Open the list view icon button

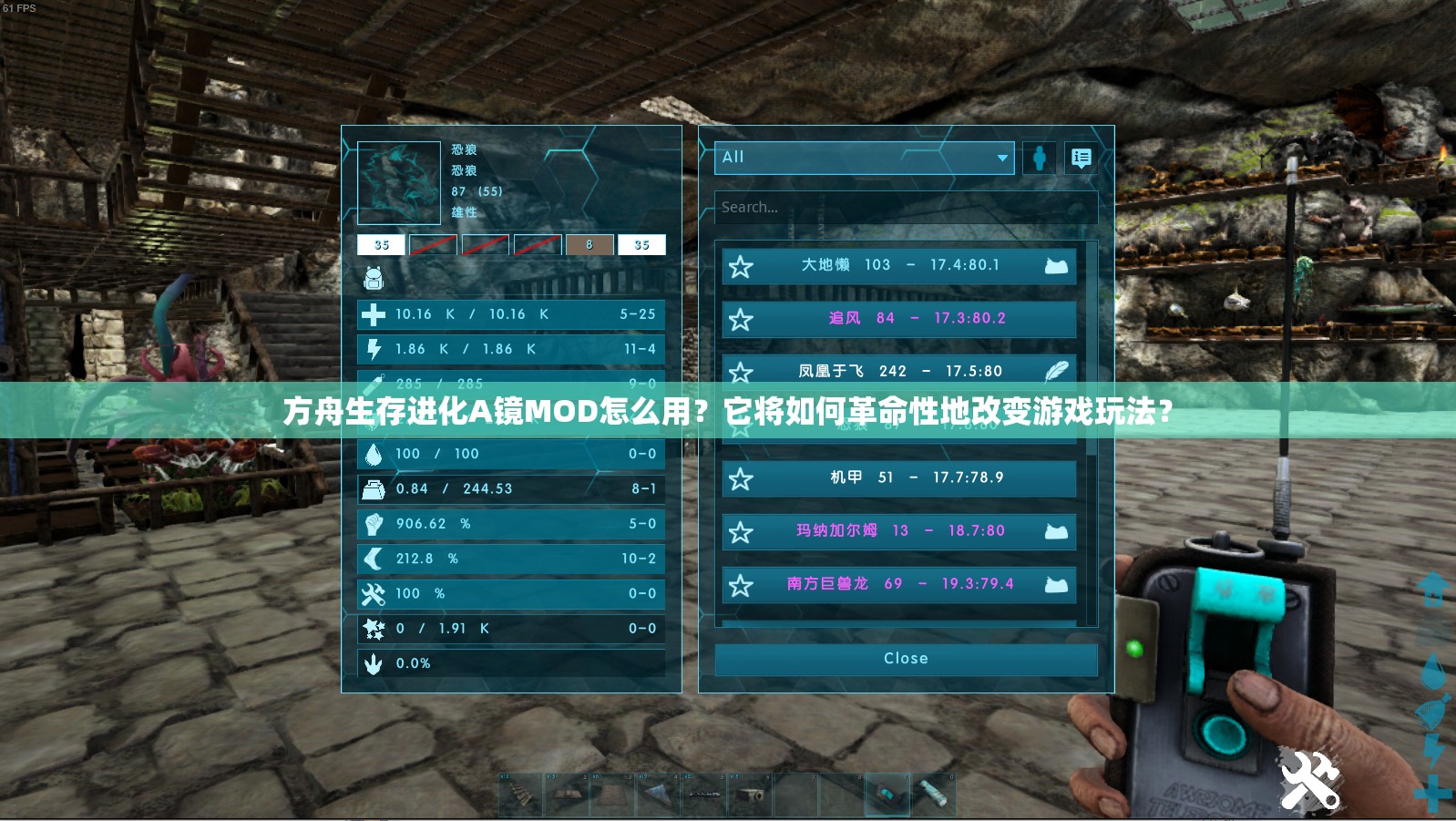[x=1082, y=159]
